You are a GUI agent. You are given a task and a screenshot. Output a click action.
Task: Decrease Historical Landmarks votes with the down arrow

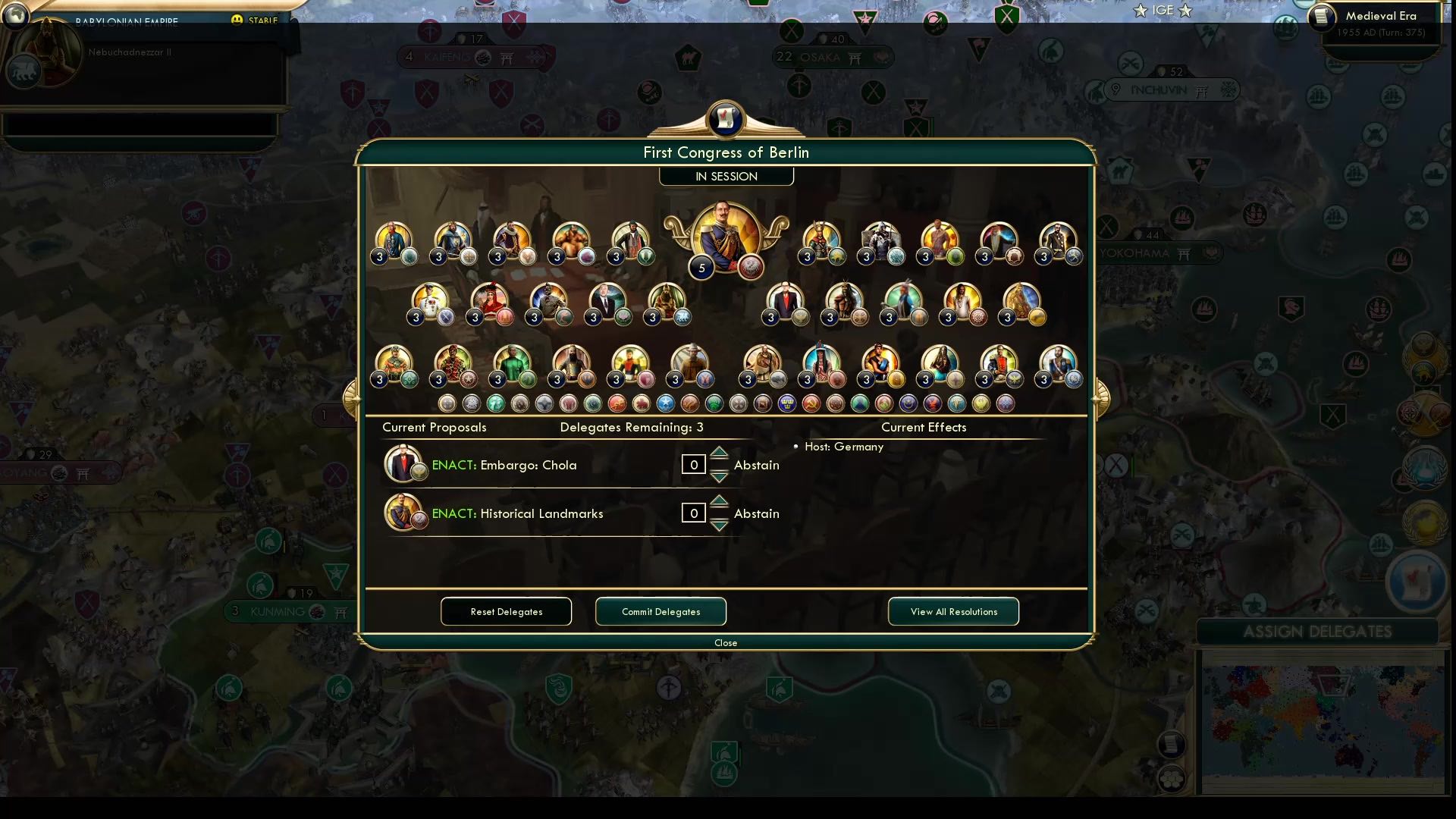(x=719, y=524)
